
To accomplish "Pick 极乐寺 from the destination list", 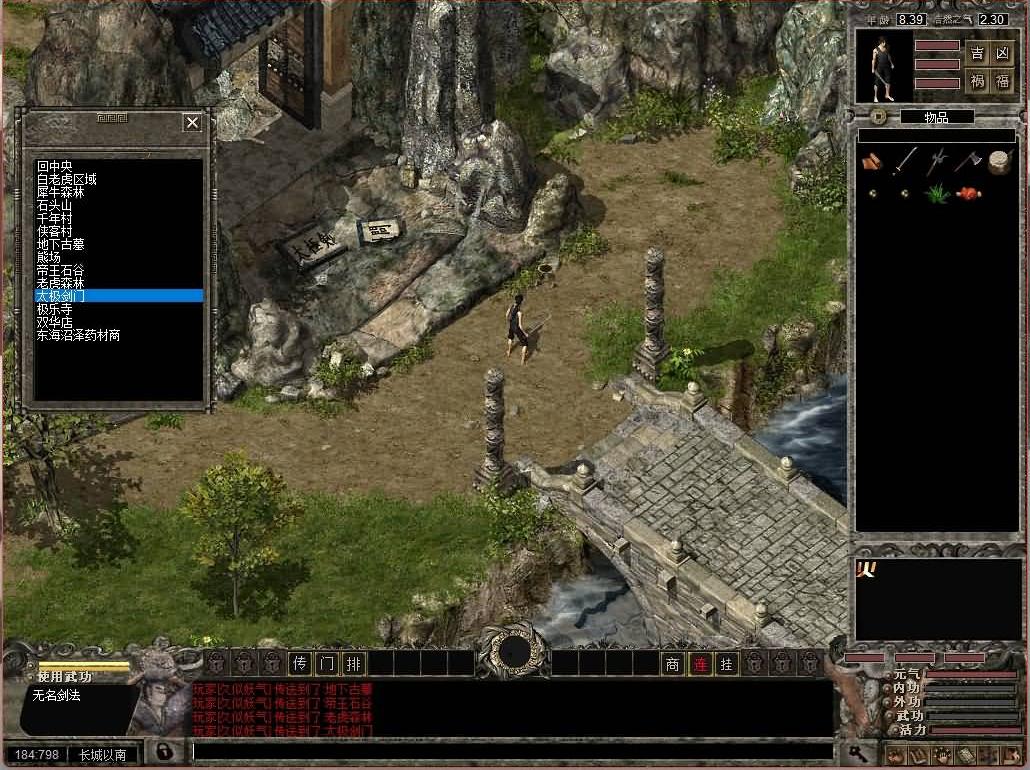I will (56, 310).
